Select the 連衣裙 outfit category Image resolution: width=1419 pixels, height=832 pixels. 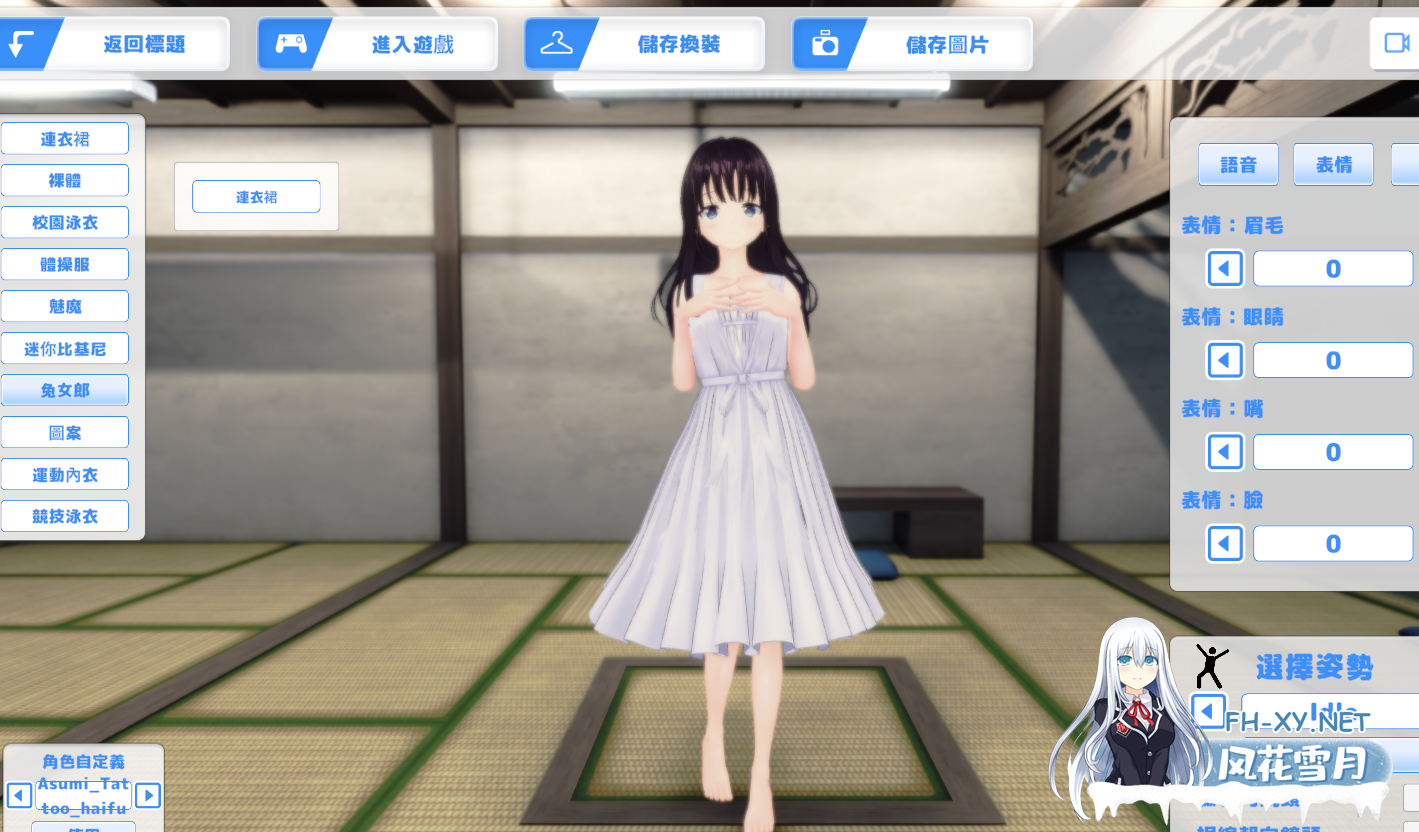pyautogui.click(x=65, y=138)
